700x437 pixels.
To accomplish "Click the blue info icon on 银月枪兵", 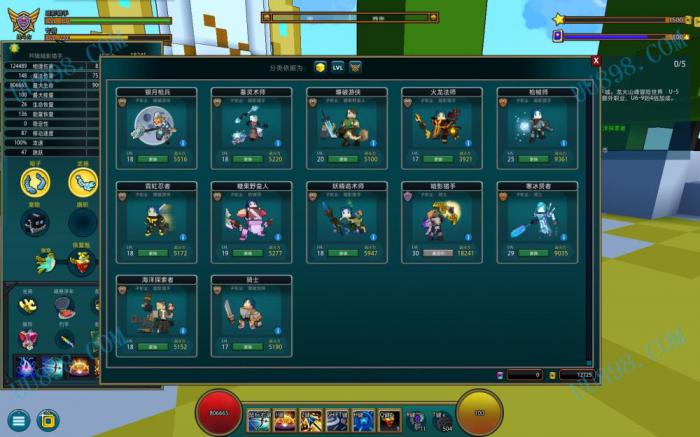I will click(x=182, y=144).
